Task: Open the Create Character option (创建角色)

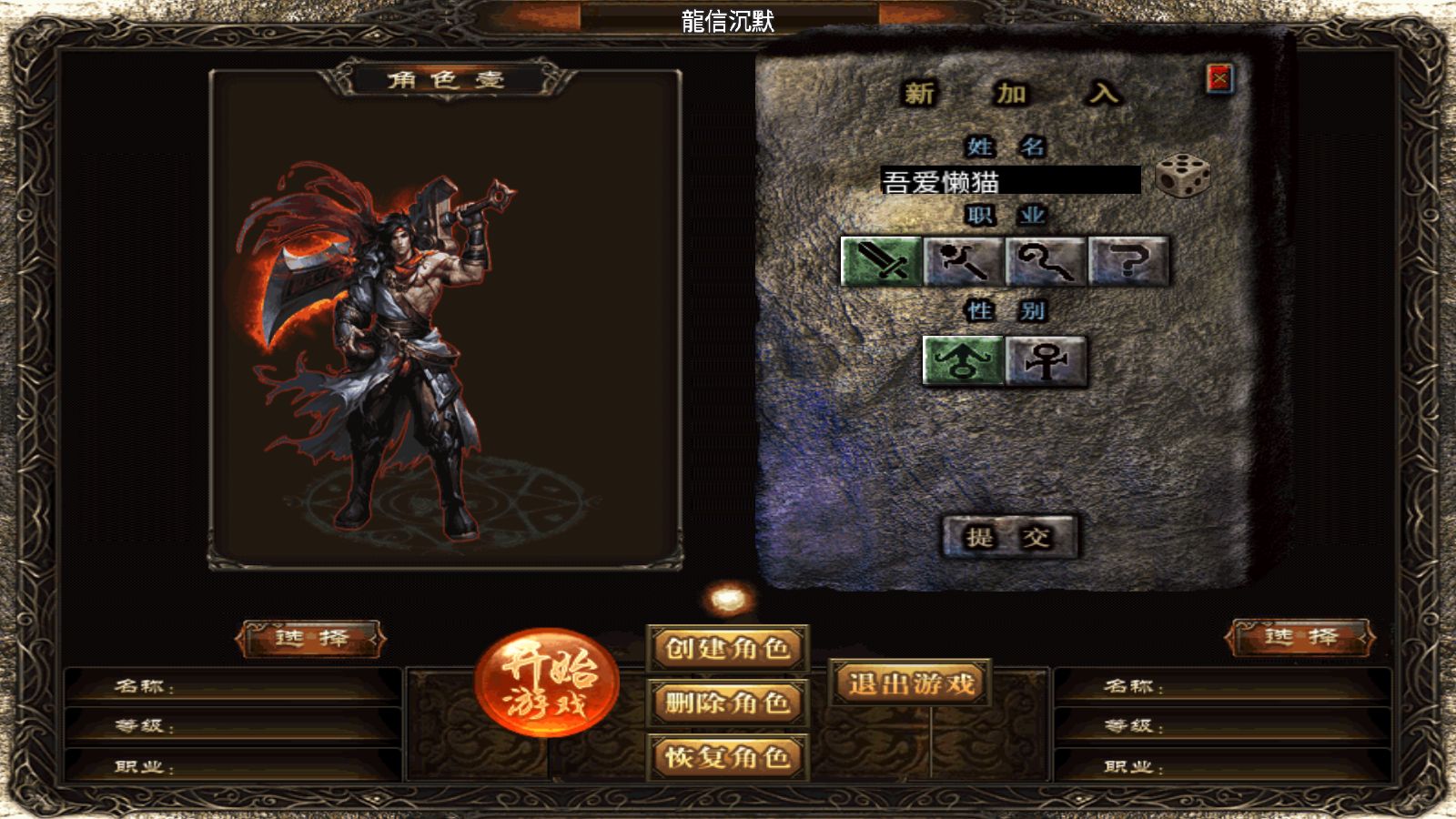Action: click(727, 649)
